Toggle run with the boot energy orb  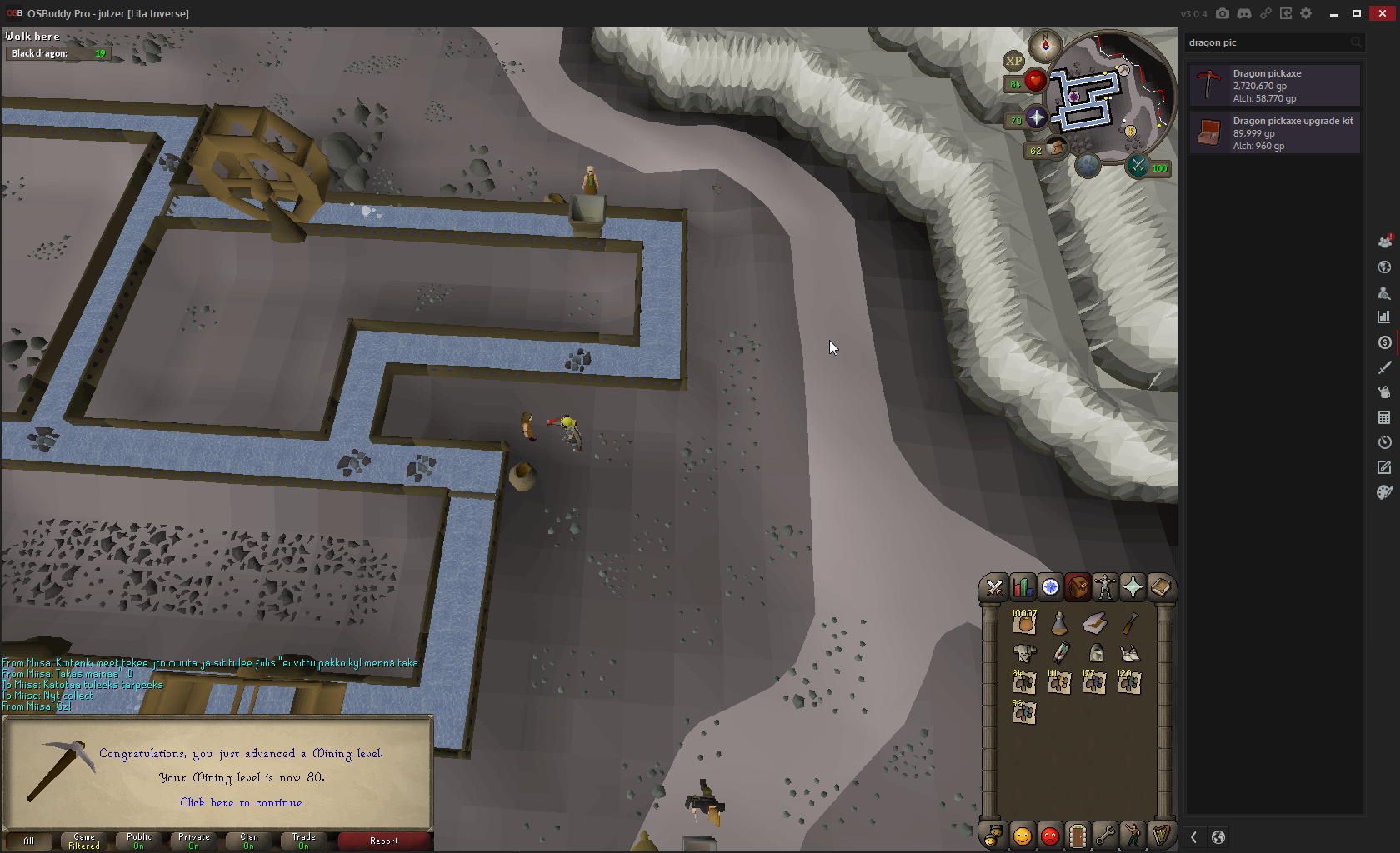(x=1057, y=148)
